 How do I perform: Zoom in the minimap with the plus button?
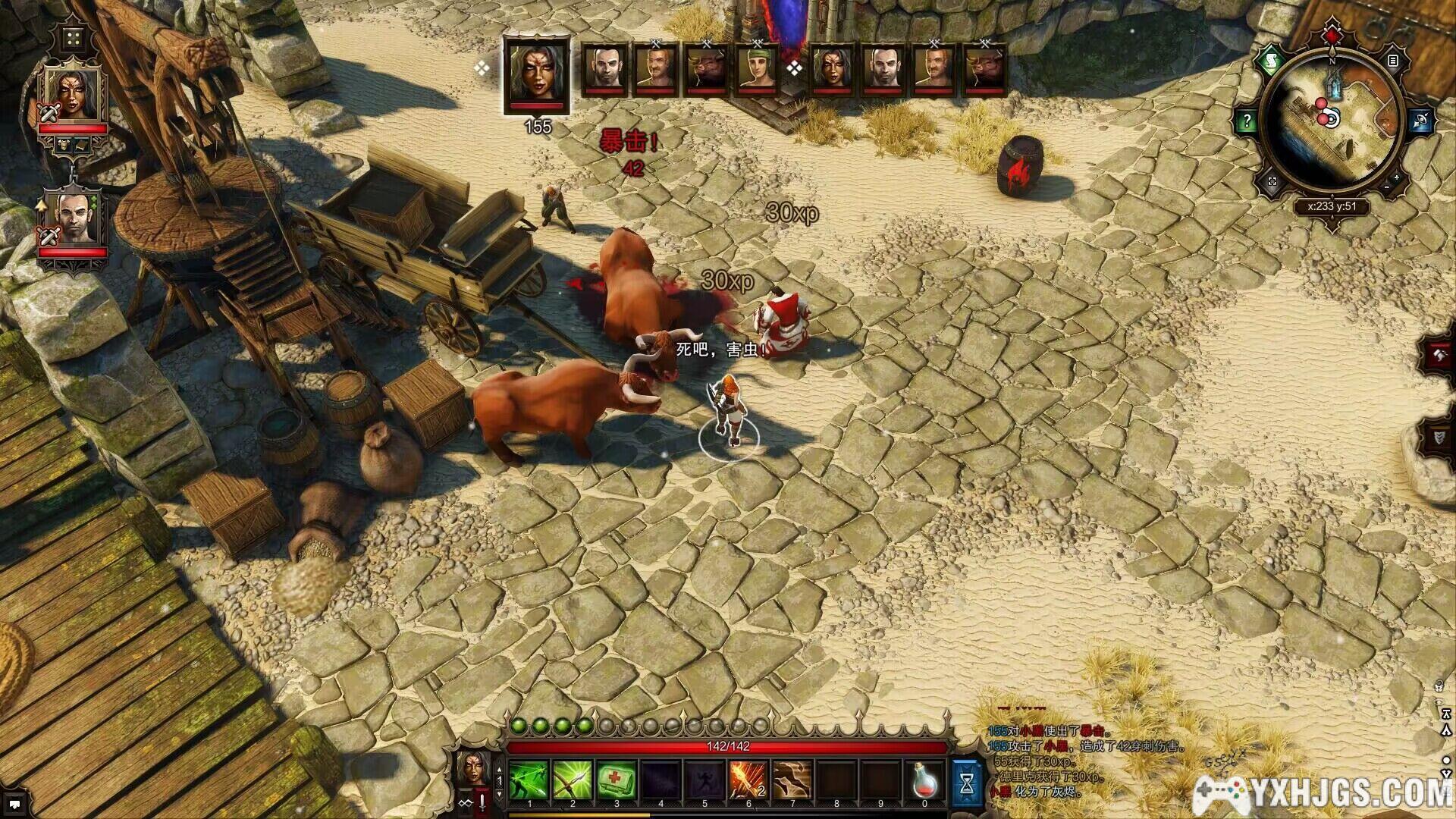click(1397, 178)
